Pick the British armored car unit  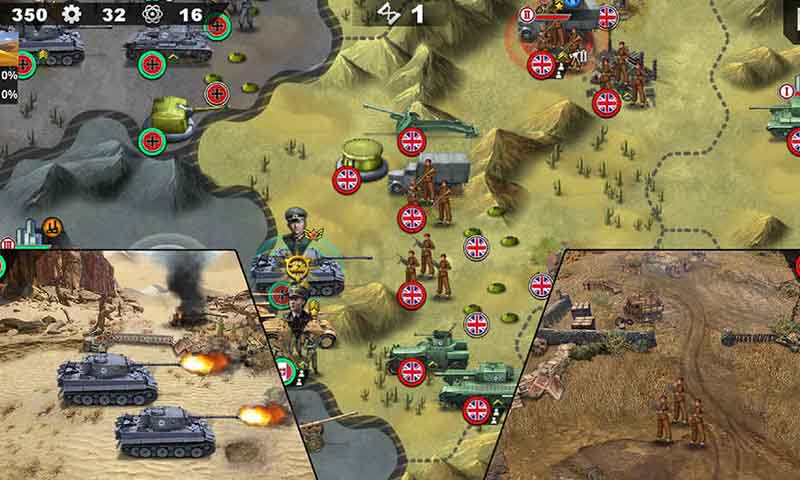pyautogui.click(x=427, y=352)
